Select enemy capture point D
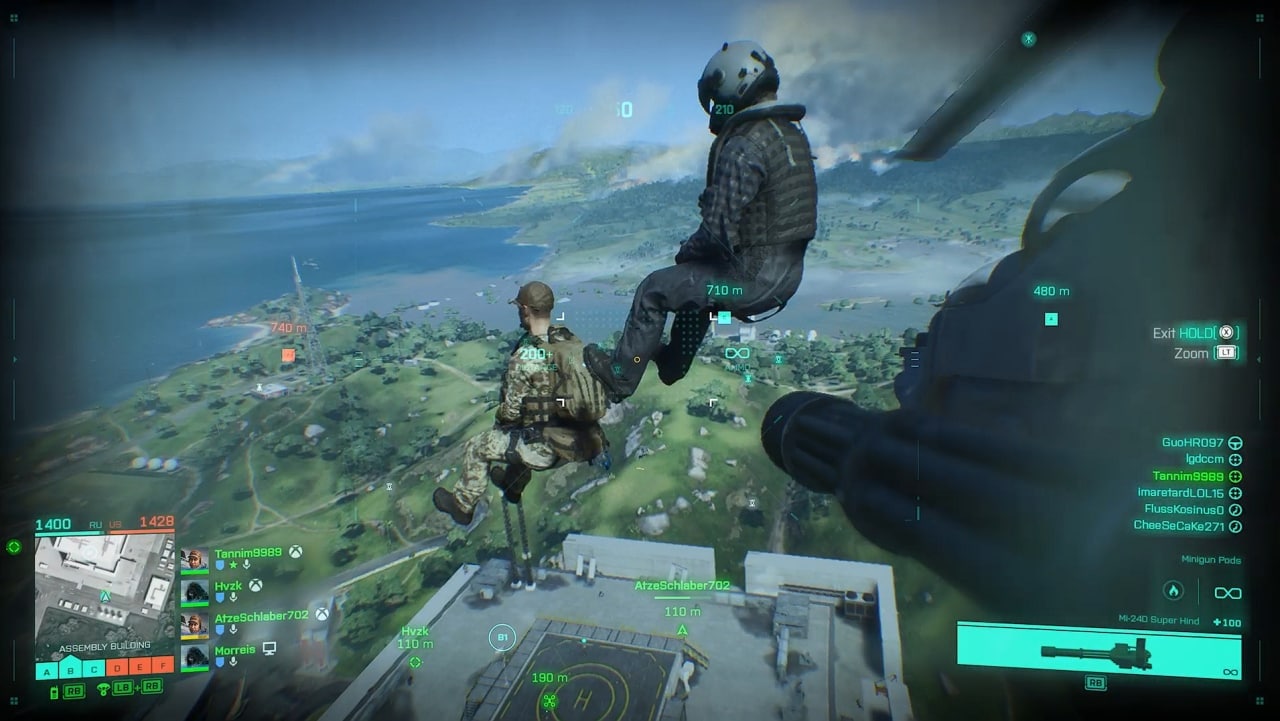 [x=117, y=669]
